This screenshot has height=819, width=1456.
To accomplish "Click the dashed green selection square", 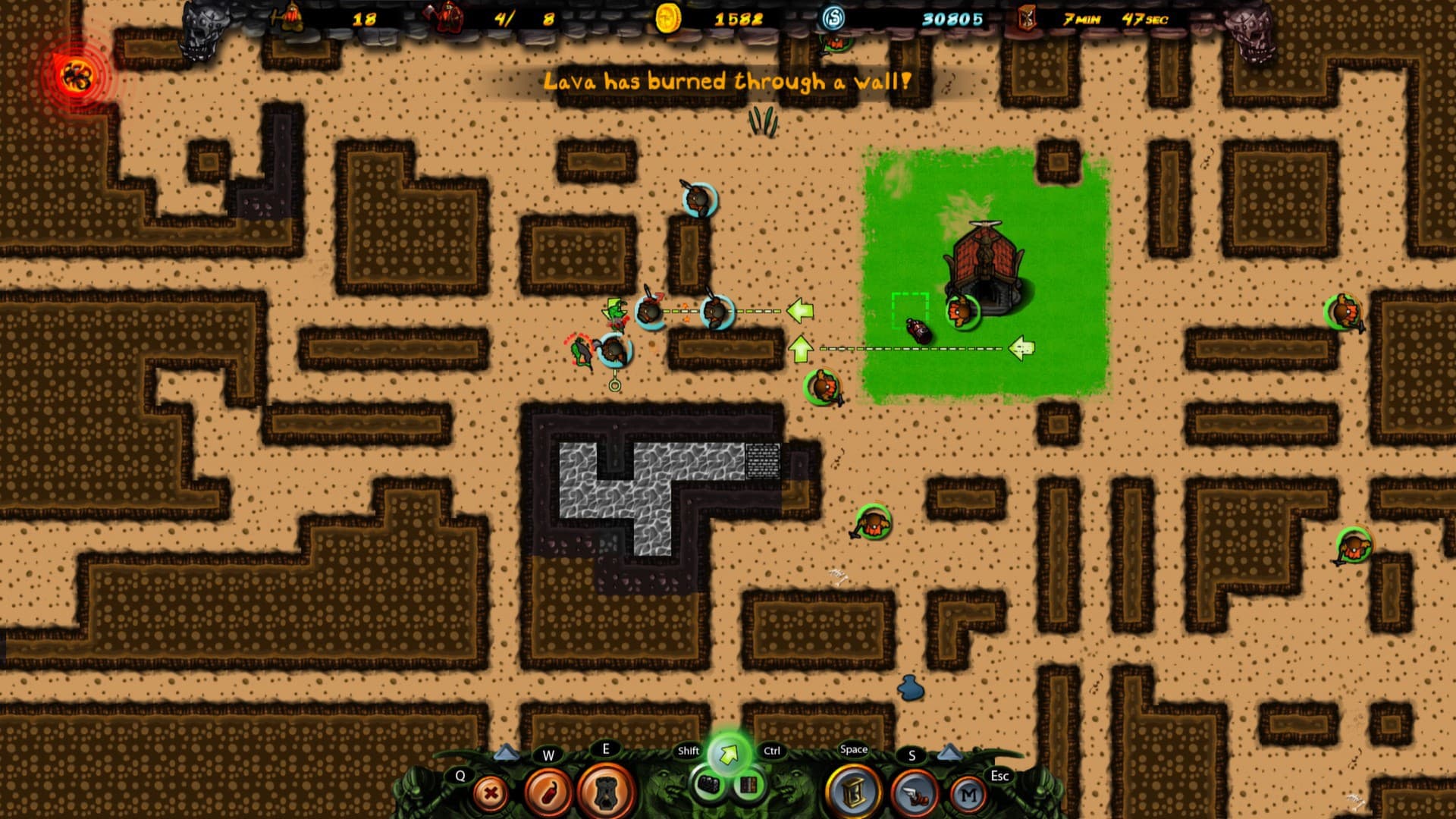I will point(909,308).
